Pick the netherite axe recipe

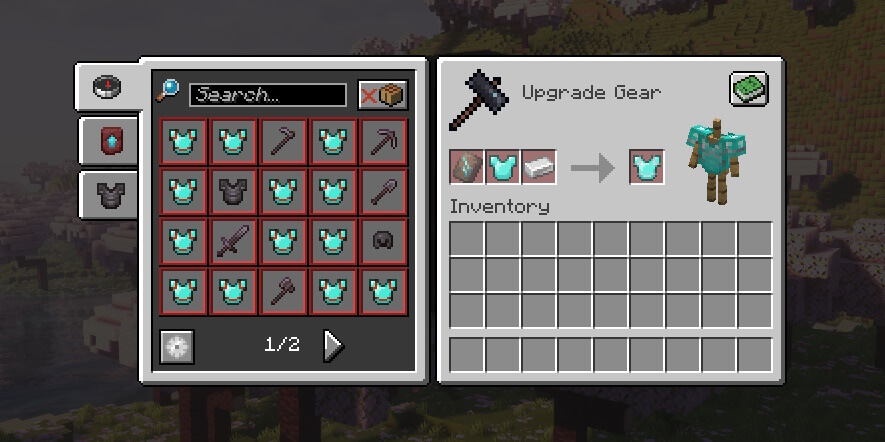[283, 292]
